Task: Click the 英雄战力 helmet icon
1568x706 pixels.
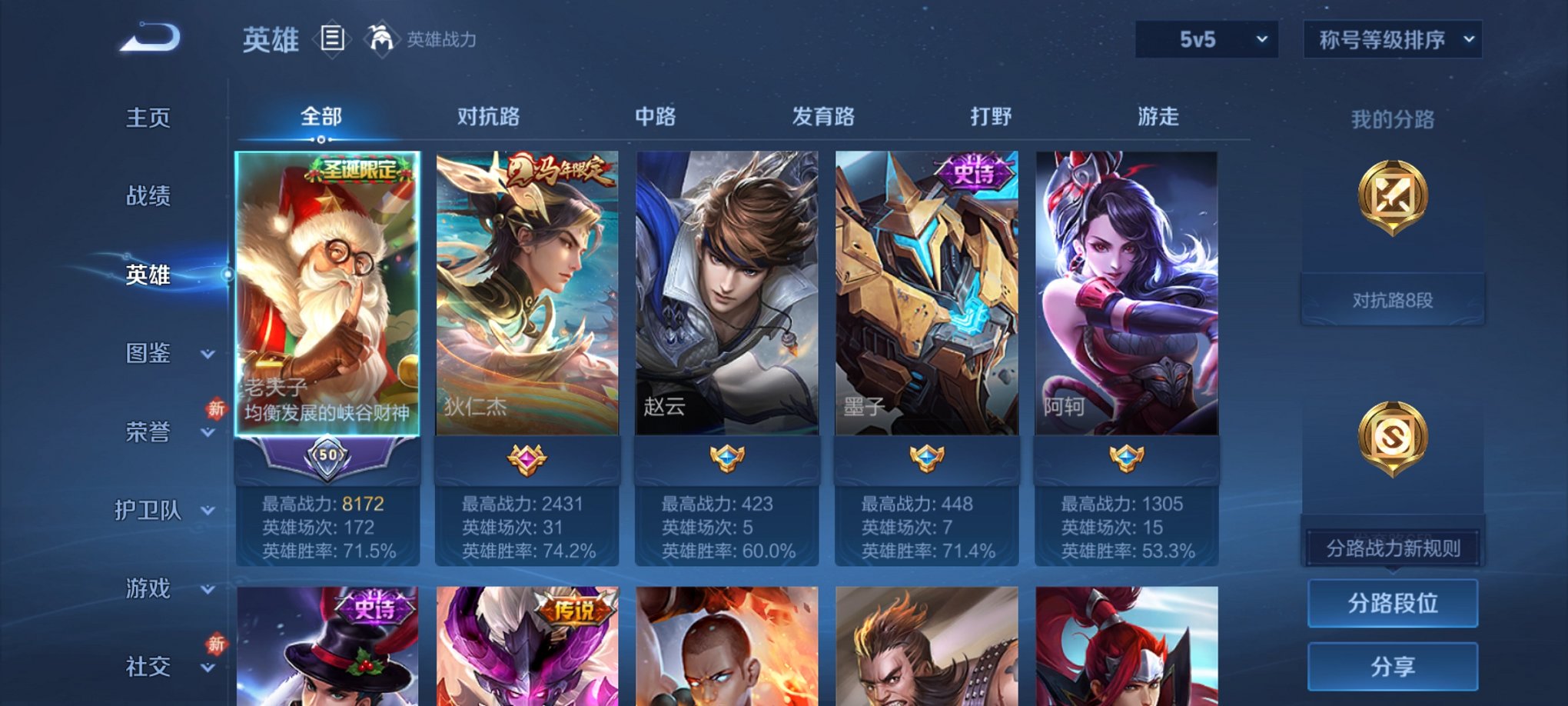Action: click(378, 38)
